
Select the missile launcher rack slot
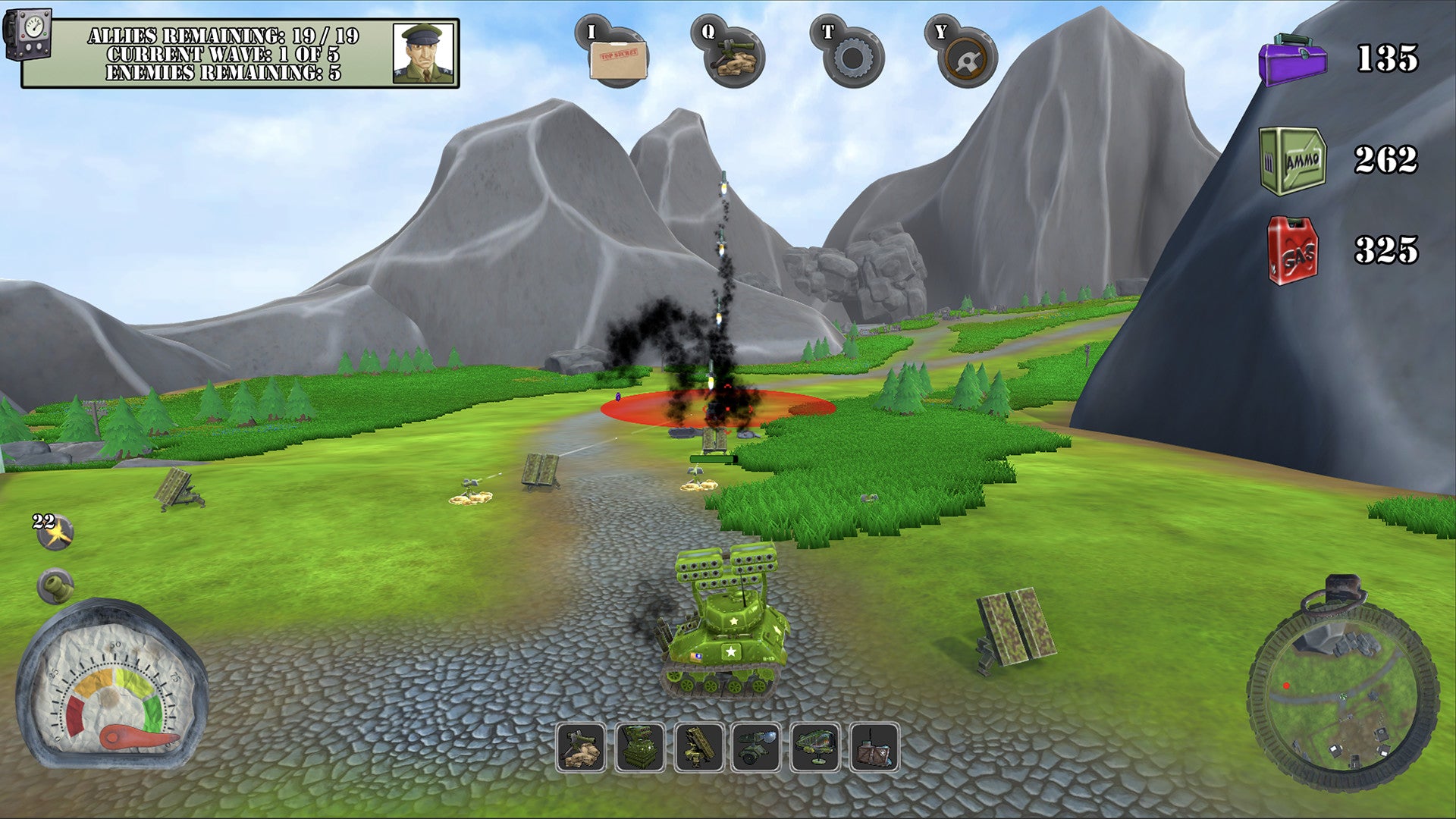coord(698,748)
